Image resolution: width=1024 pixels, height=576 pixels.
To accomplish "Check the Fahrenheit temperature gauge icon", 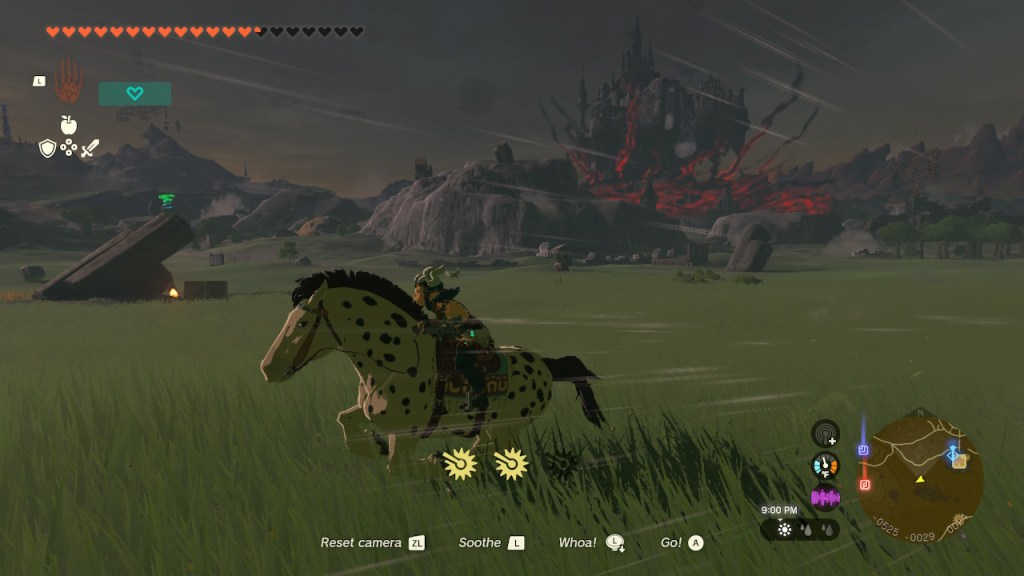I will point(825,465).
